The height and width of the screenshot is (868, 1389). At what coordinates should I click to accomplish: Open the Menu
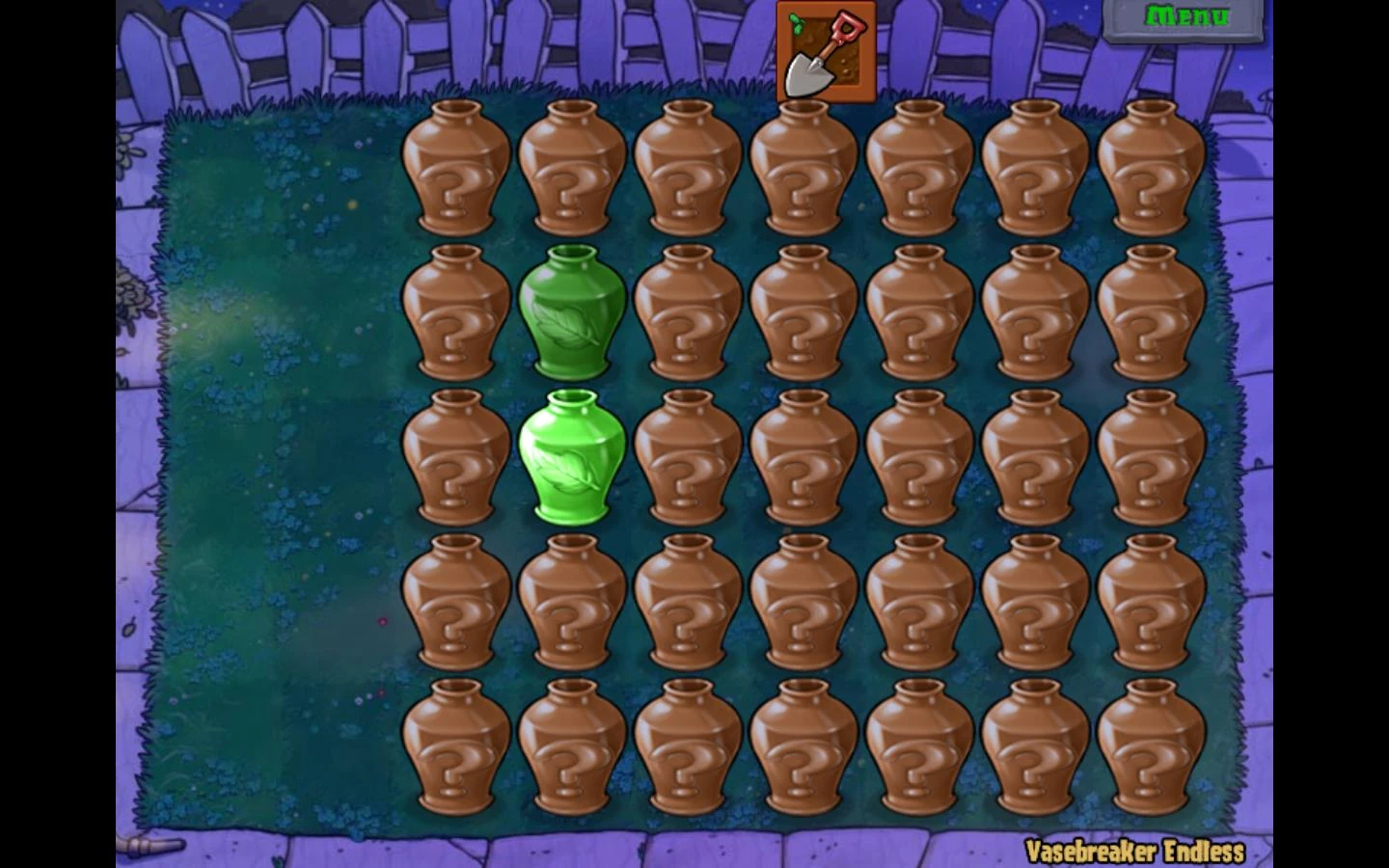[x=1188, y=16]
